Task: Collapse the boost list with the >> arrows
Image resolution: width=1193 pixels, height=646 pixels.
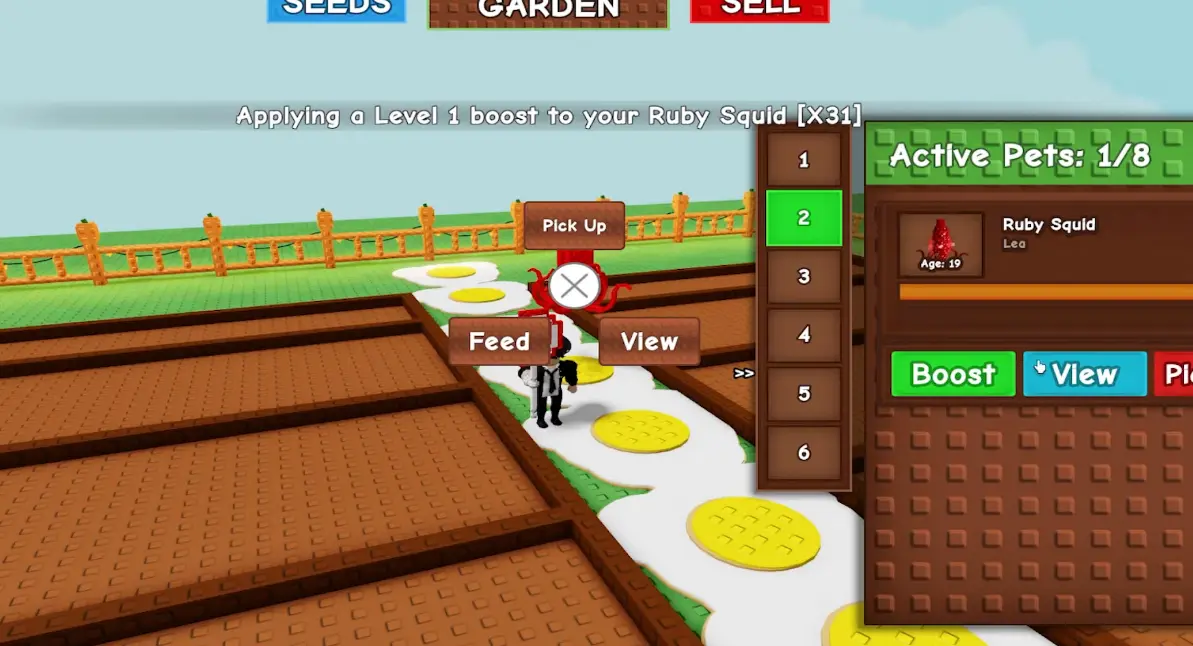Action: pyautogui.click(x=743, y=373)
